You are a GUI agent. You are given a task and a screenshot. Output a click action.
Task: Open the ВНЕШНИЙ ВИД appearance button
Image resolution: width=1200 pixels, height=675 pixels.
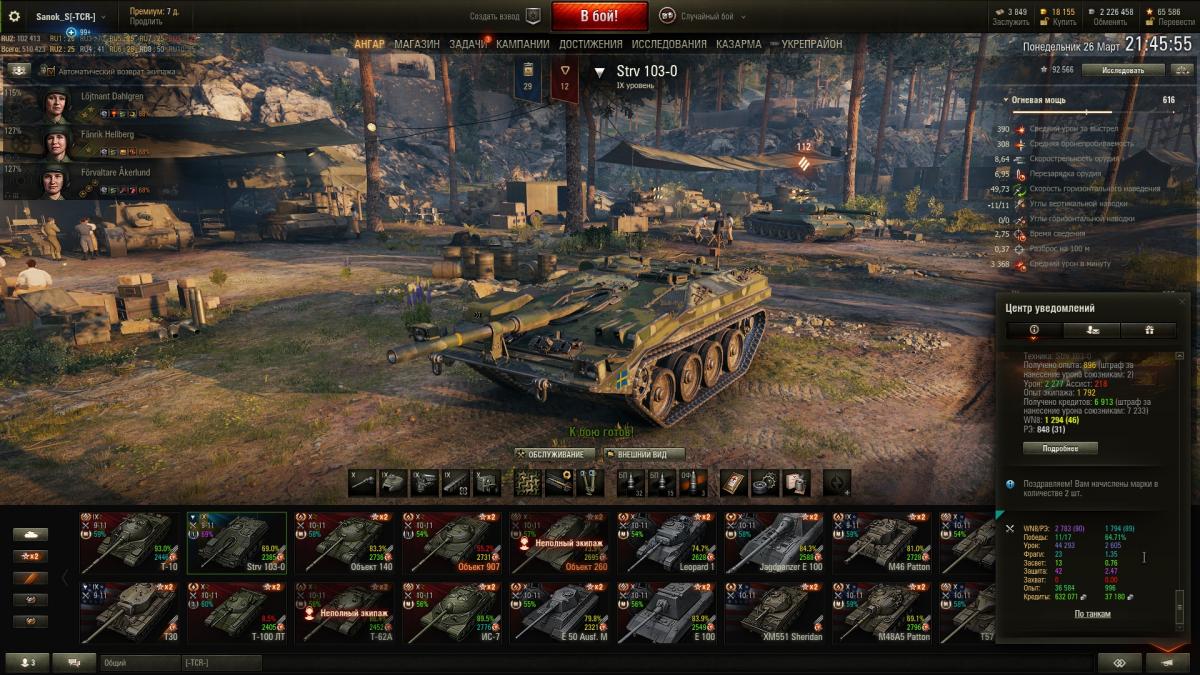[644, 454]
